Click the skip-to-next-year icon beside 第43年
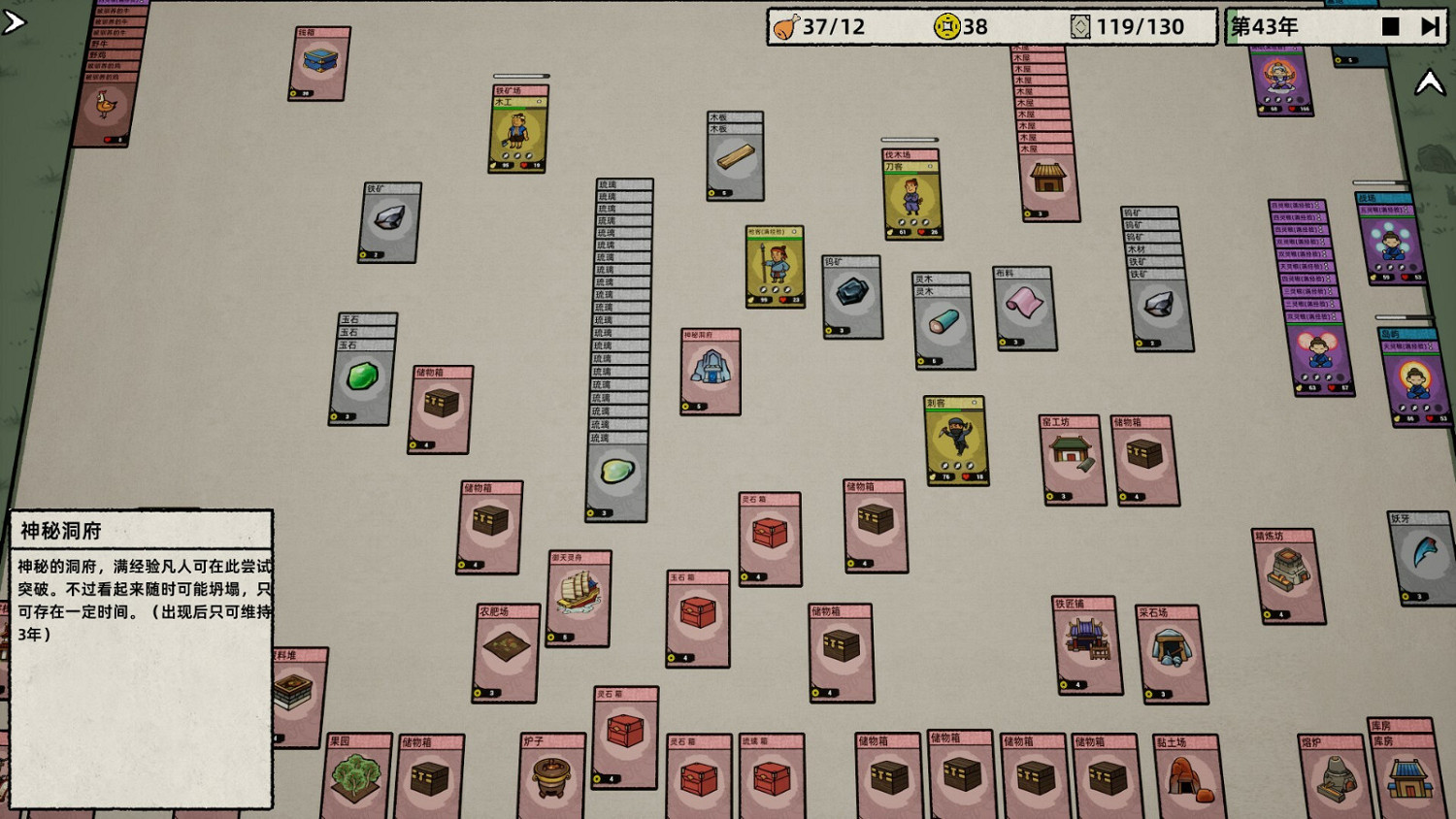1456x819 pixels. pyautogui.click(x=1429, y=26)
